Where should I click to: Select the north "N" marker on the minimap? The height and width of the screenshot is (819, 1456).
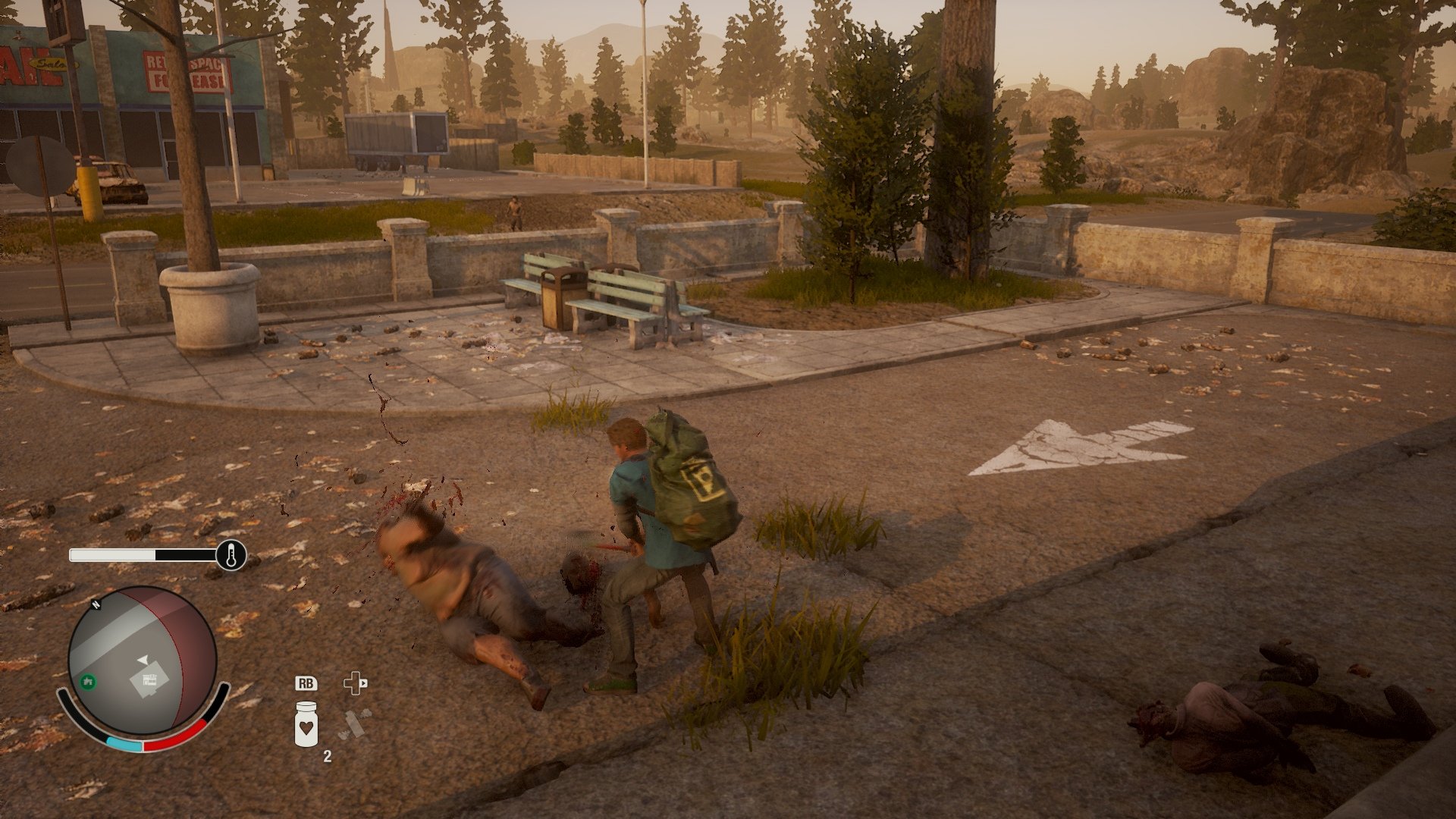[x=96, y=605]
